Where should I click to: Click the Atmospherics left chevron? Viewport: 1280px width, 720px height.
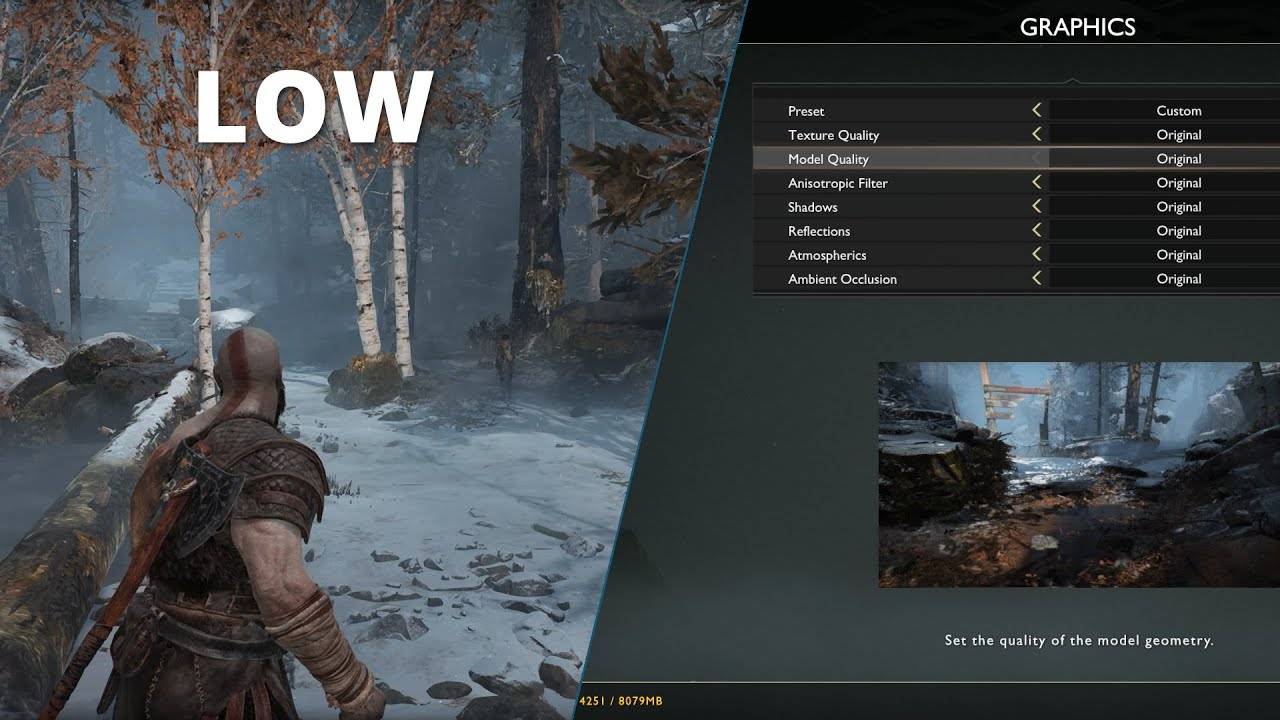(x=1037, y=254)
